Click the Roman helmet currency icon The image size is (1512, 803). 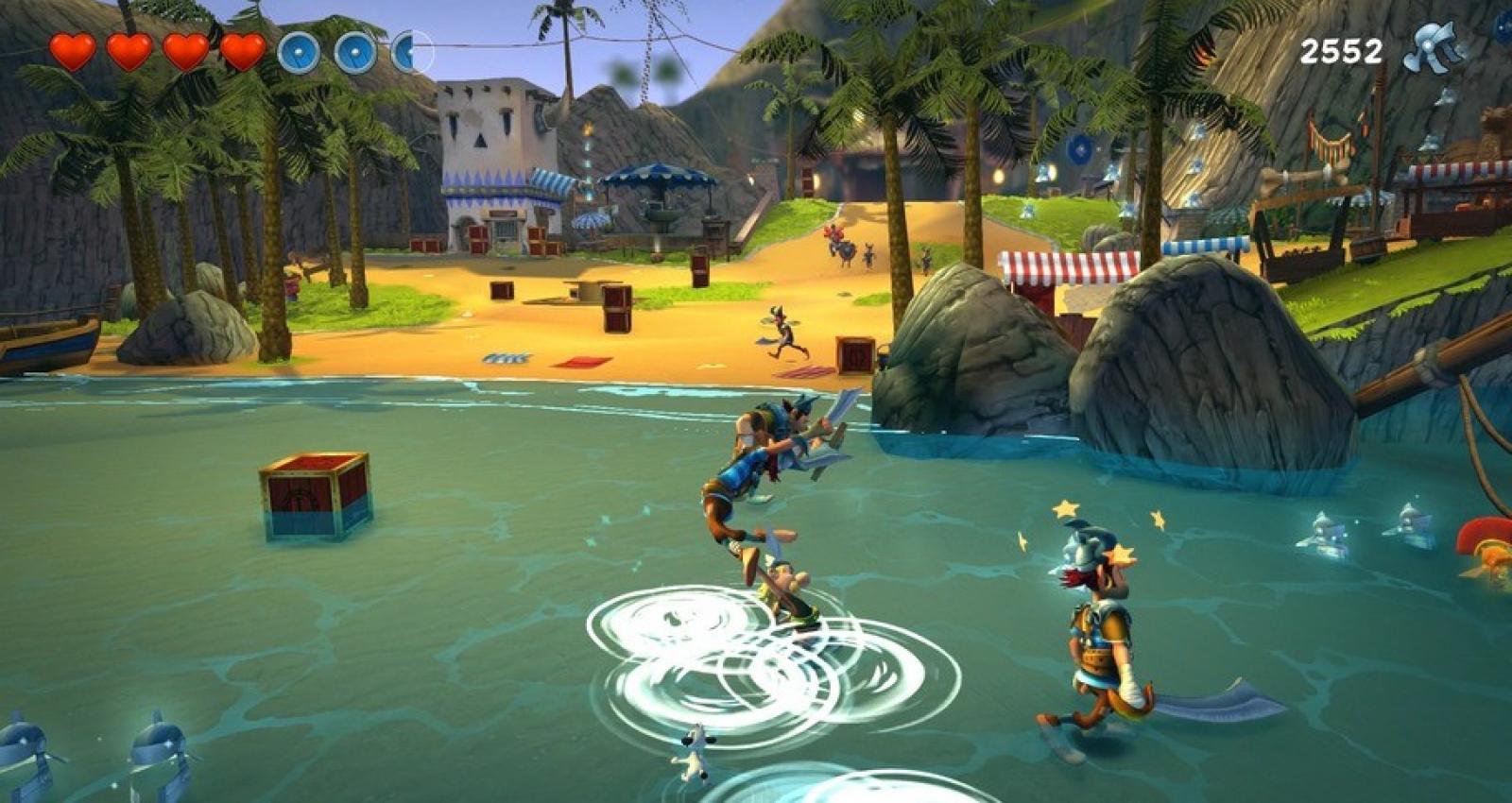point(1433,48)
